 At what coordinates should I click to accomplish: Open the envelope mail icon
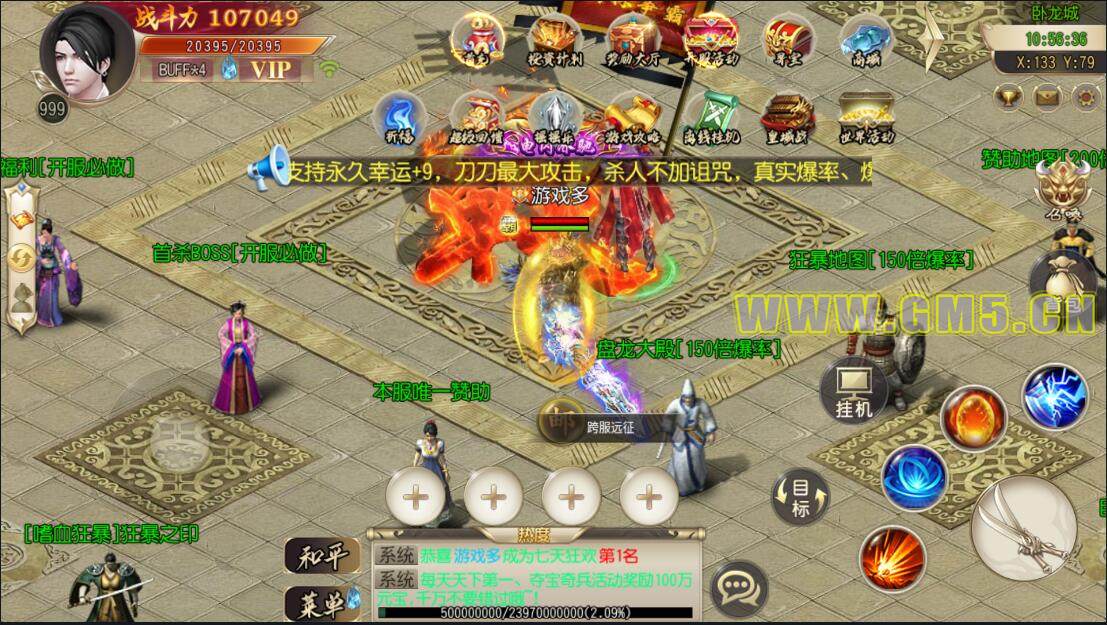click(1046, 96)
